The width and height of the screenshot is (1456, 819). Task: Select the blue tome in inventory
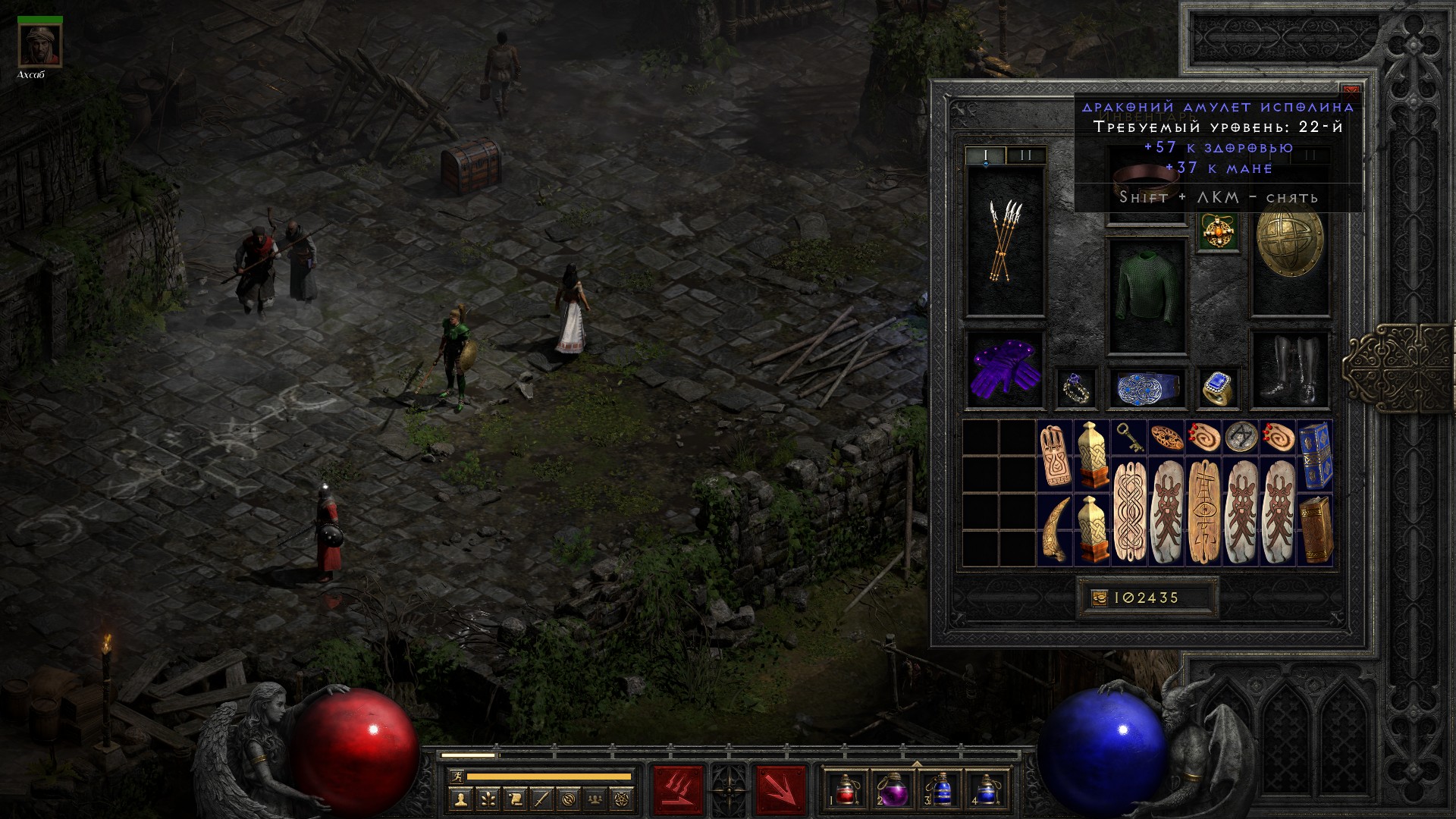(1315, 457)
